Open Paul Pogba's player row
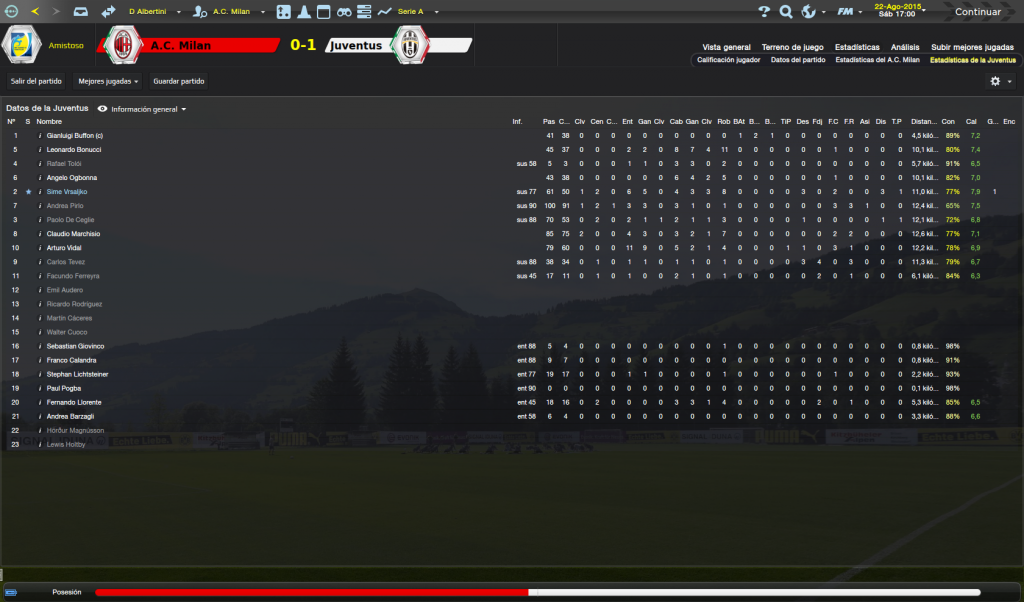The image size is (1024, 602). [66, 388]
